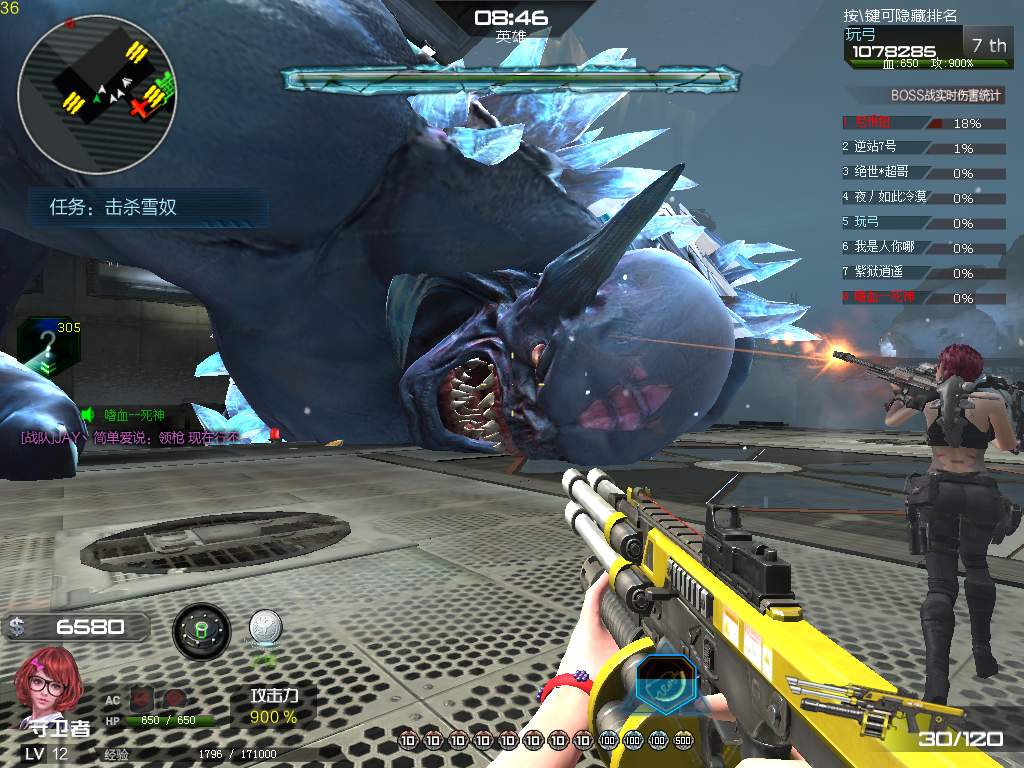Image resolution: width=1024 pixels, height=768 pixels.
Task: Click the first blocked armor slot icon
Action: (x=141, y=700)
